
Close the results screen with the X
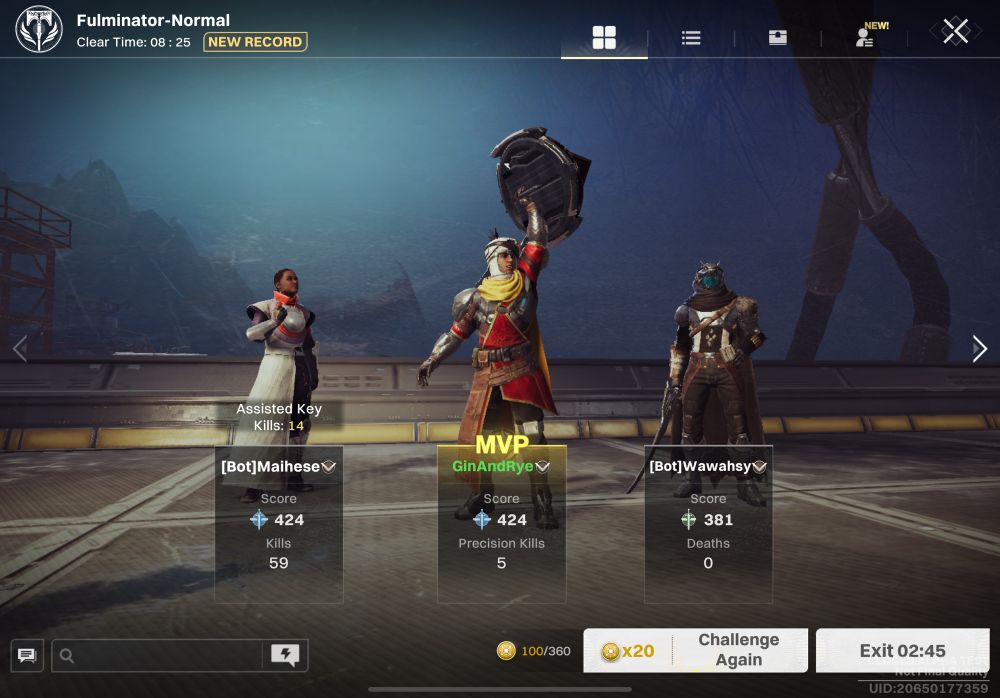point(955,31)
